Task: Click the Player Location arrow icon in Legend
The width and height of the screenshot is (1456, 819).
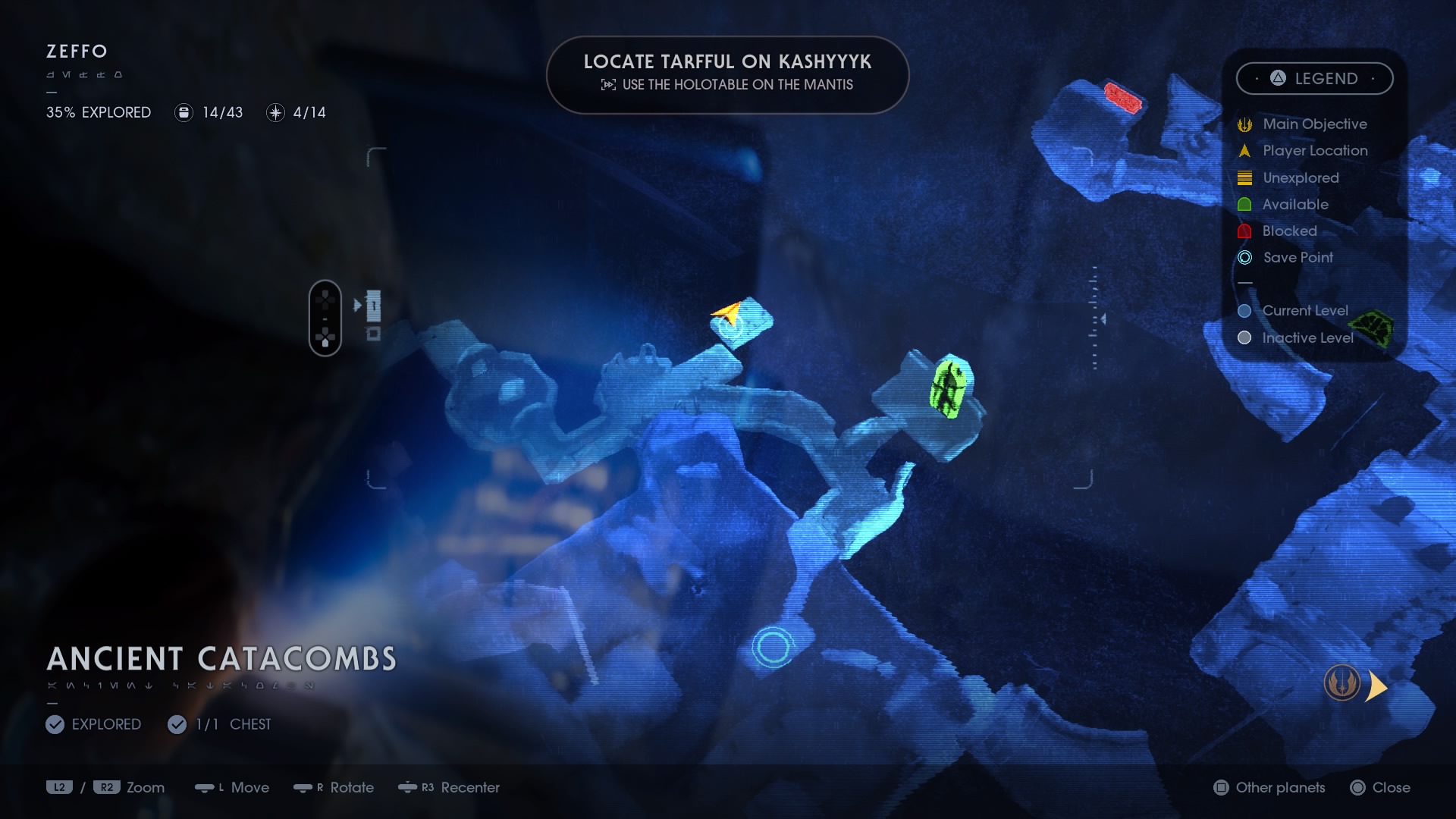Action: (1244, 151)
